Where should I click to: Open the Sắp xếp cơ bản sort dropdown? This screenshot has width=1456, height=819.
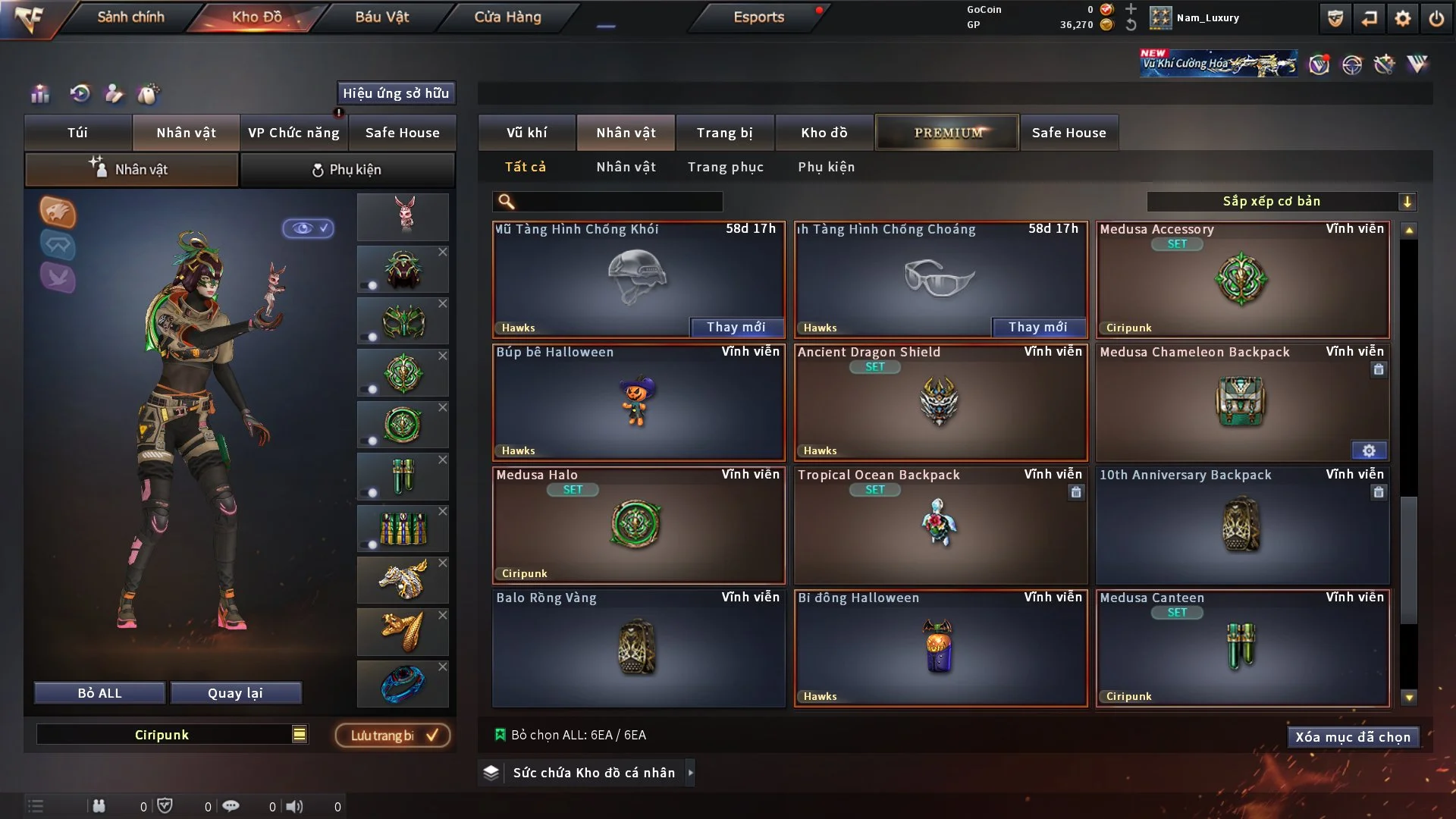coord(1281,201)
